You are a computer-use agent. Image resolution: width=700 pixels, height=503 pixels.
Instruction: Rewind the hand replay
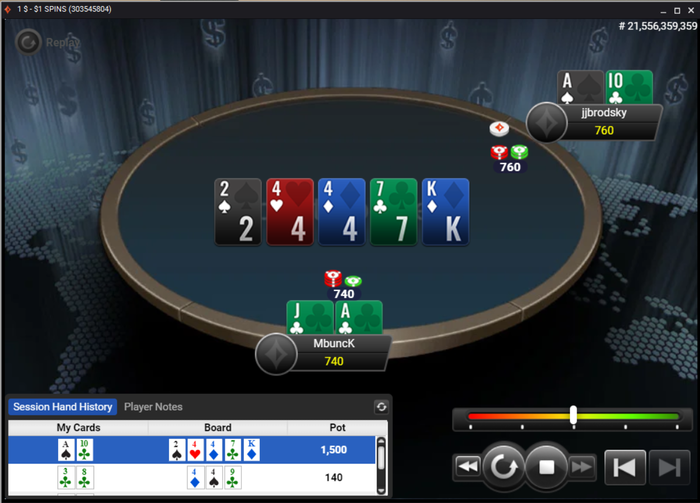pyautogui.click(x=466, y=466)
